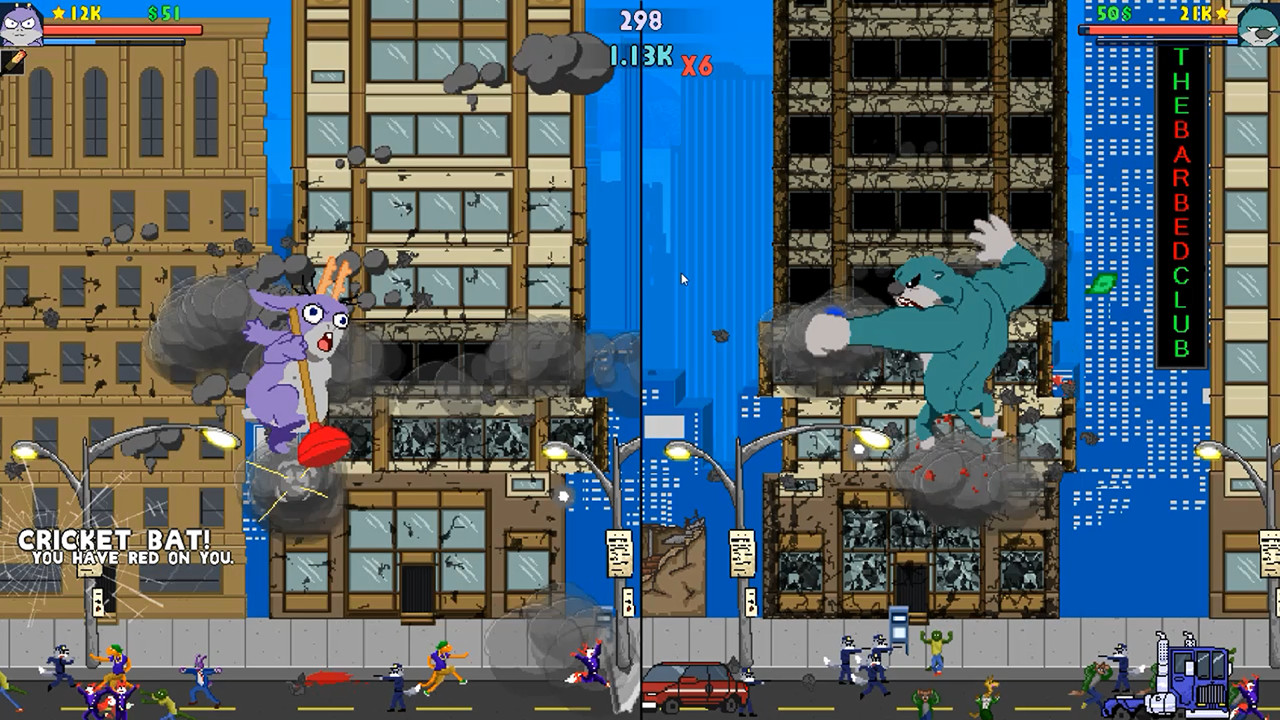Click the star icon beside the 21K score

coord(1222,14)
